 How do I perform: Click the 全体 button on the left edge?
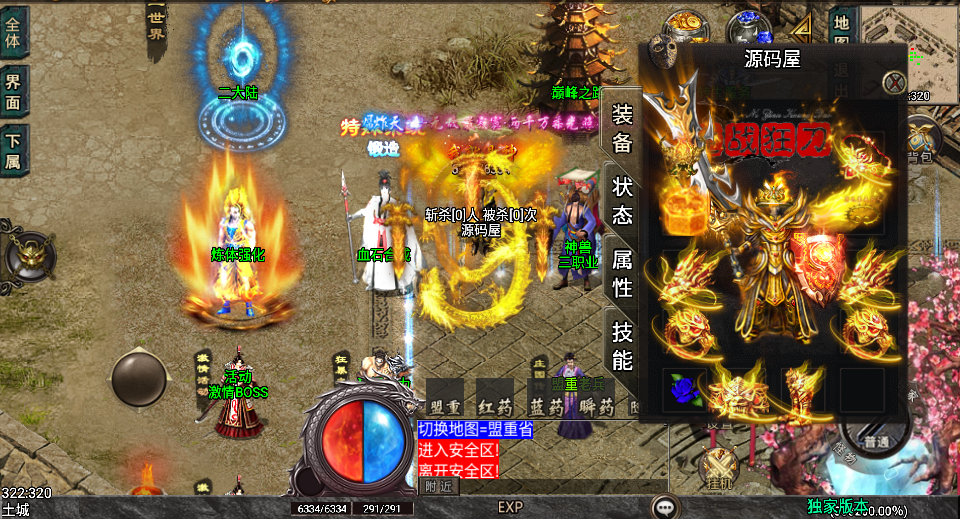14,30
